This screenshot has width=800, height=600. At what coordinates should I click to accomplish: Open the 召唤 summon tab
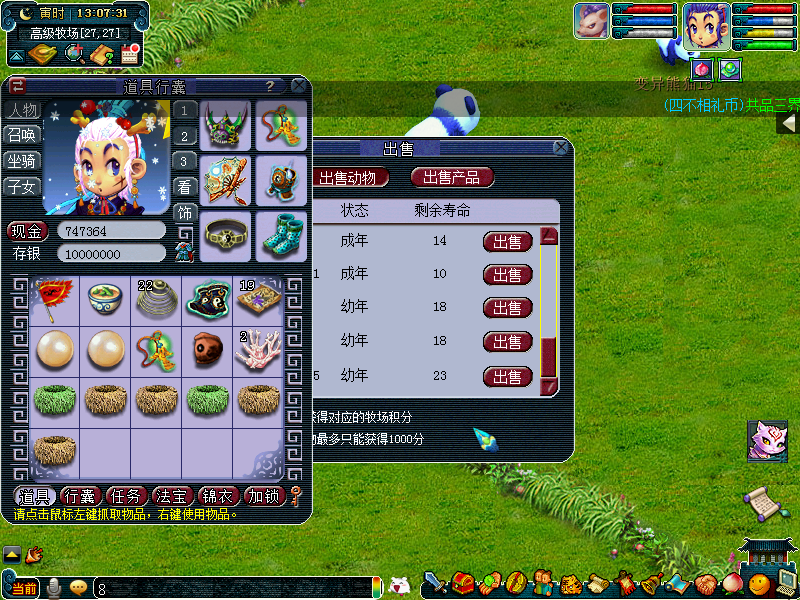pos(23,135)
